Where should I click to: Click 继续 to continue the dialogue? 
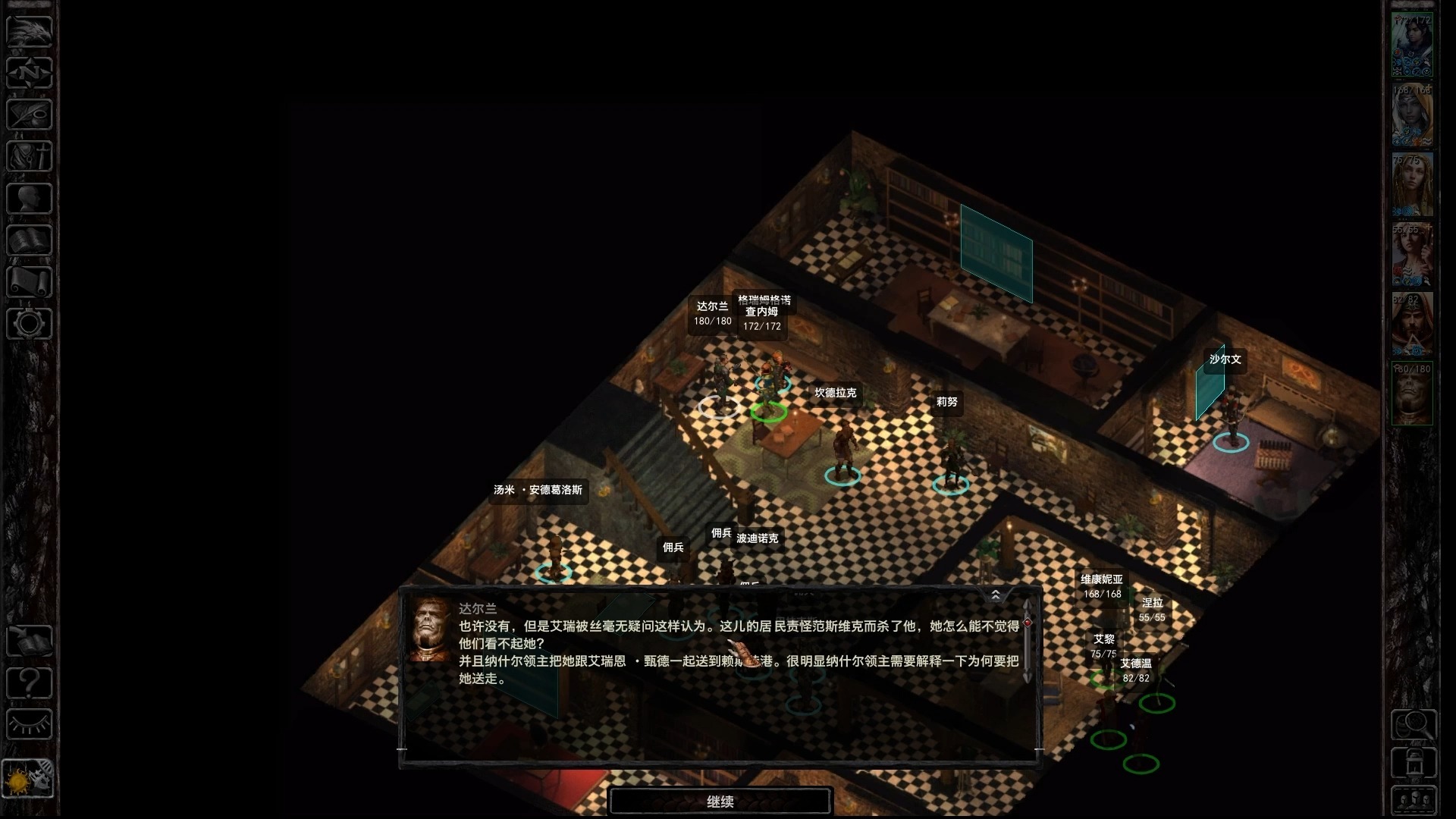[x=720, y=800]
